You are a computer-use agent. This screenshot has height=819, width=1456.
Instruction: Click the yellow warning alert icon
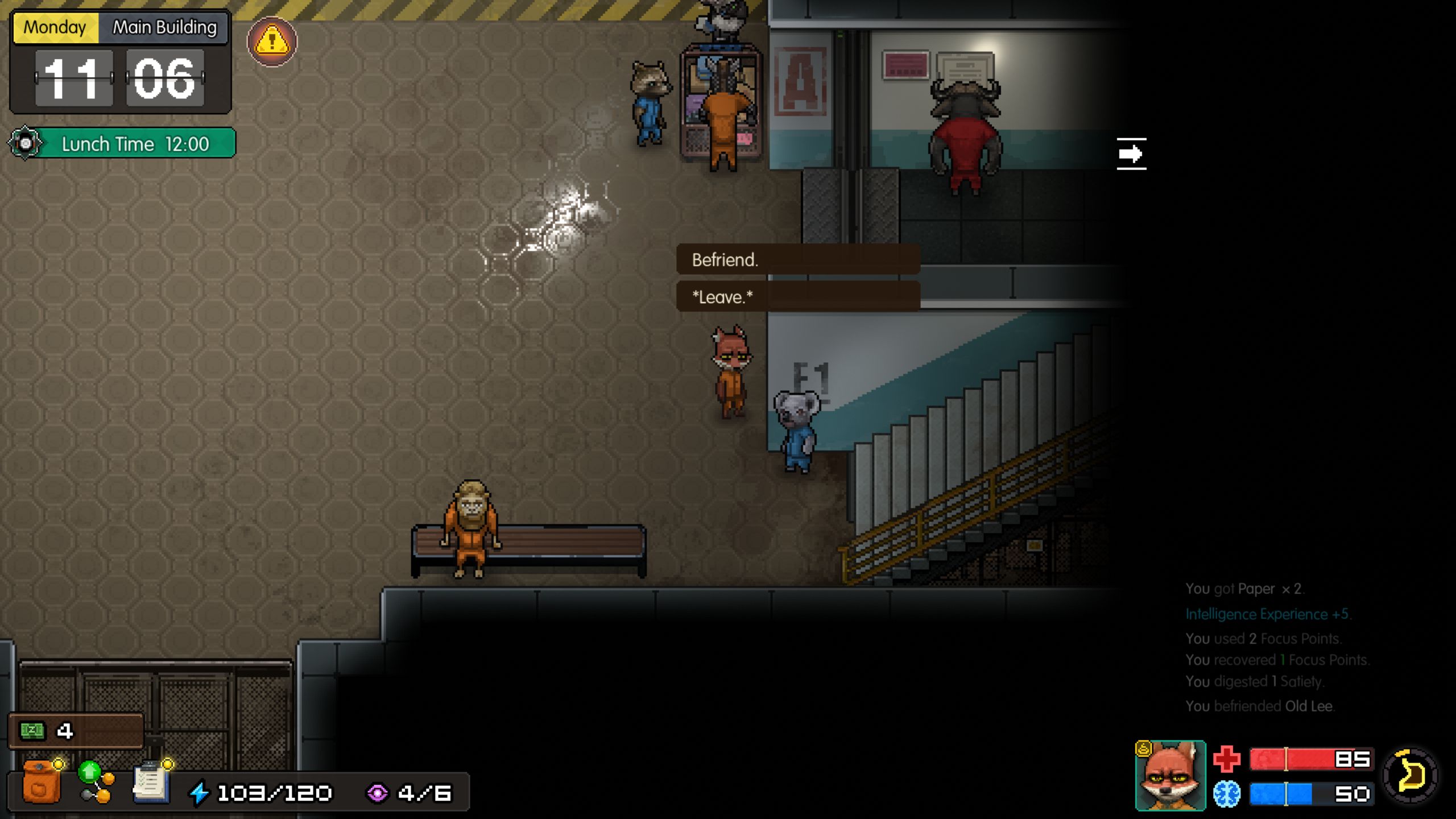coord(272,42)
